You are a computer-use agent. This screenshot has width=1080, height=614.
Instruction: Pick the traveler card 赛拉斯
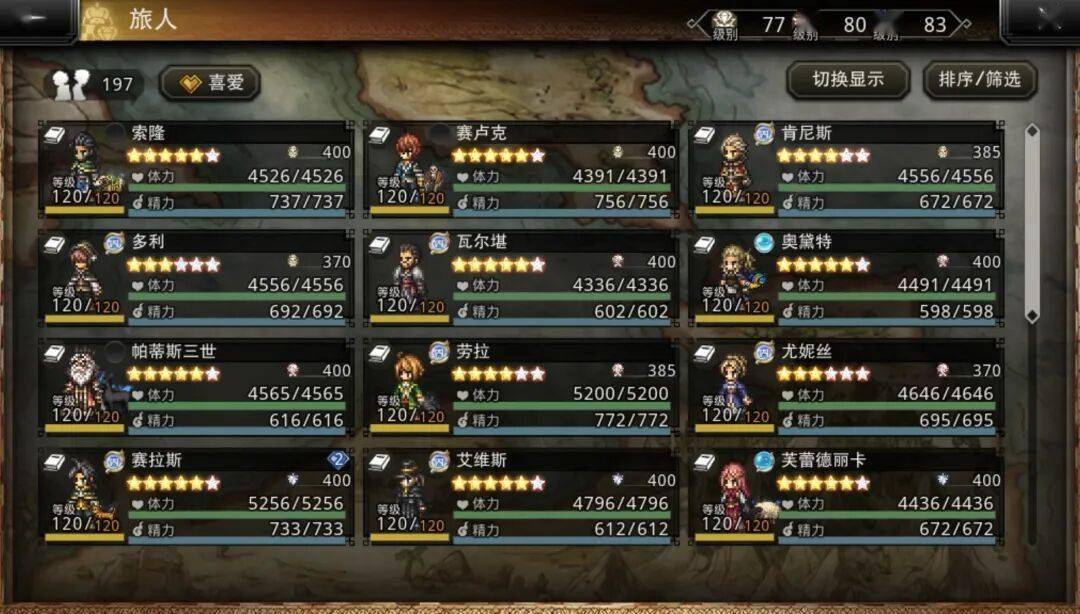pos(196,495)
